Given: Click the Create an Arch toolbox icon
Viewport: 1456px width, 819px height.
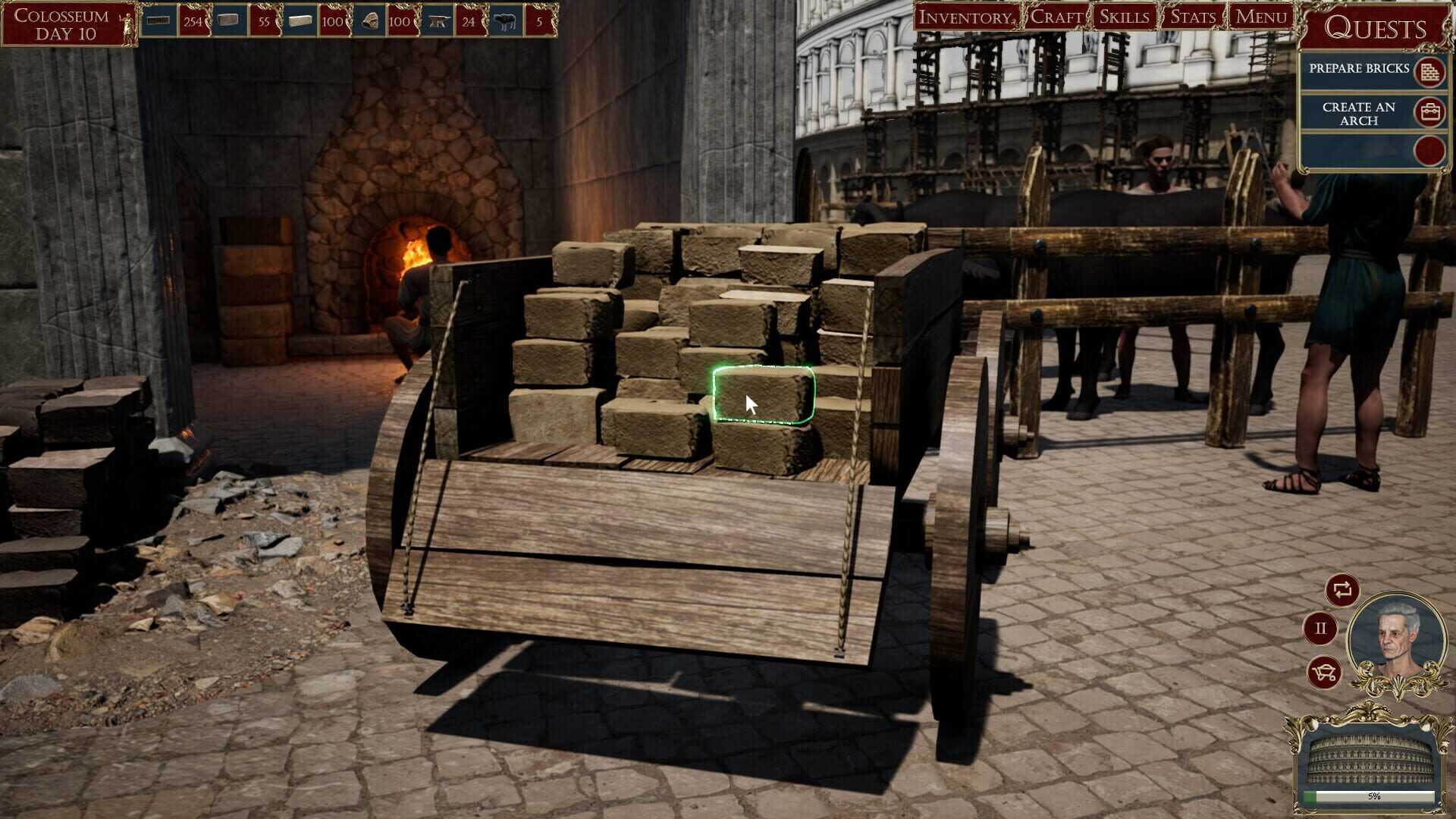Looking at the screenshot, I should point(1429,112).
